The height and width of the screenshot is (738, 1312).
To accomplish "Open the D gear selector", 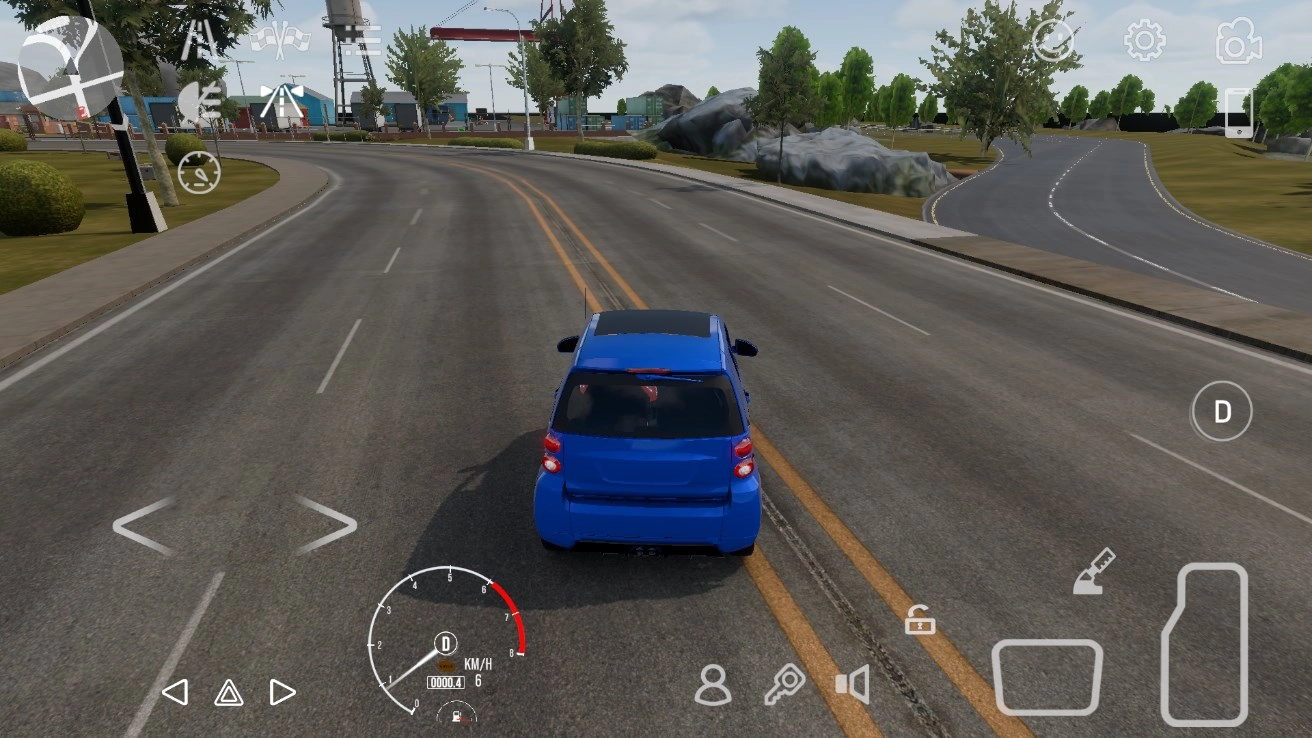I will pyautogui.click(x=1221, y=411).
